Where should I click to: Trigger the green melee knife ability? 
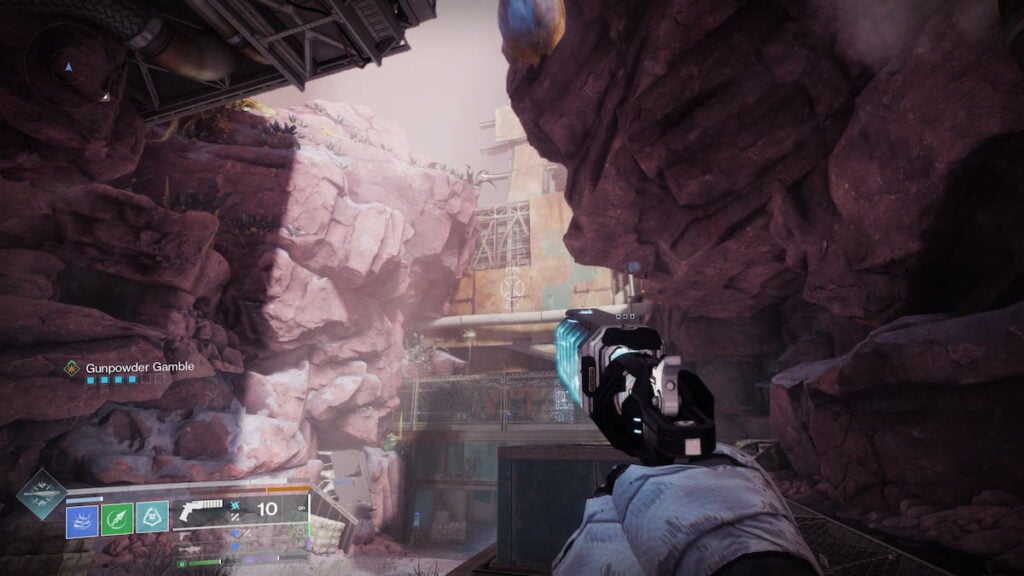pos(117,518)
